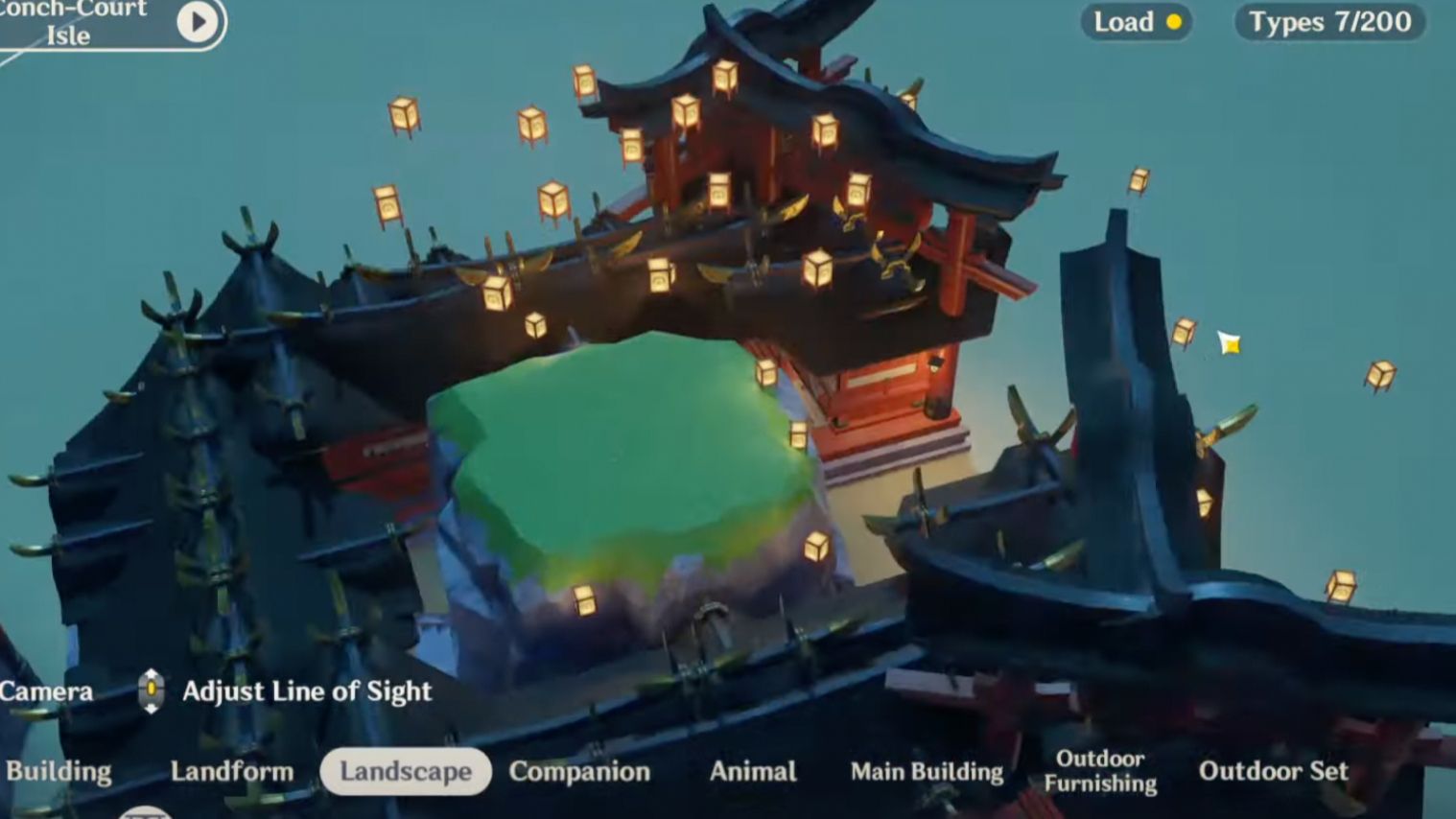
Task: Toggle to the Animal category
Action: click(x=754, y=771)
